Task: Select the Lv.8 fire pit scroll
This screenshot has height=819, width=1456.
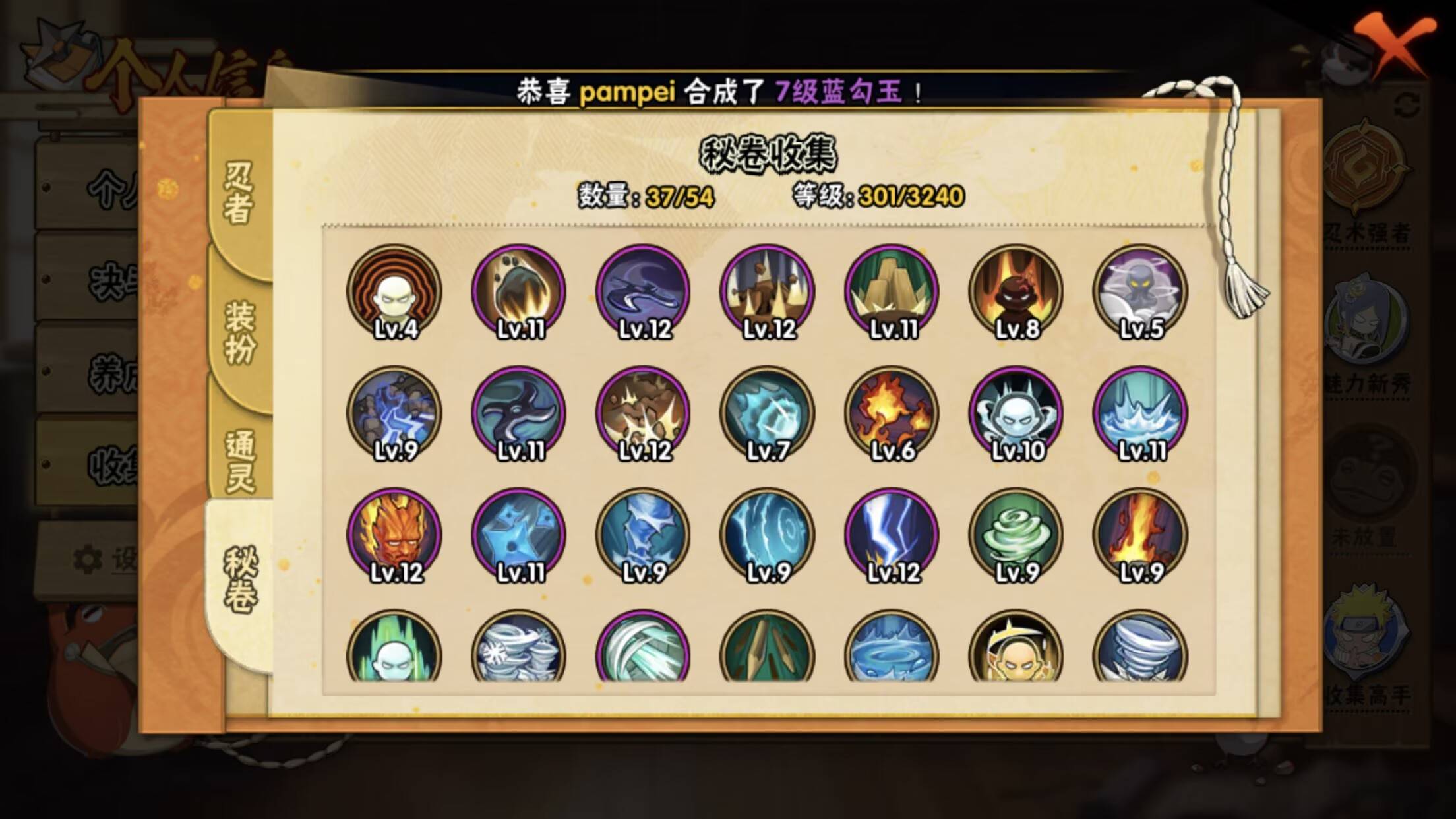Action: click(x=1016, y=293)
